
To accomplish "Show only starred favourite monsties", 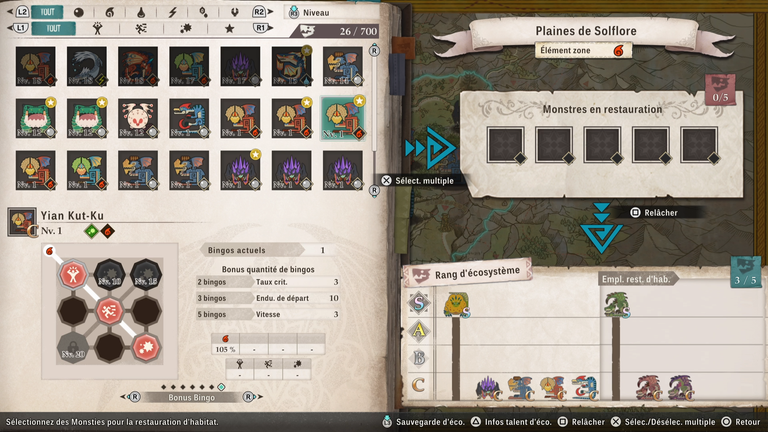I will [x=230, y=29].
